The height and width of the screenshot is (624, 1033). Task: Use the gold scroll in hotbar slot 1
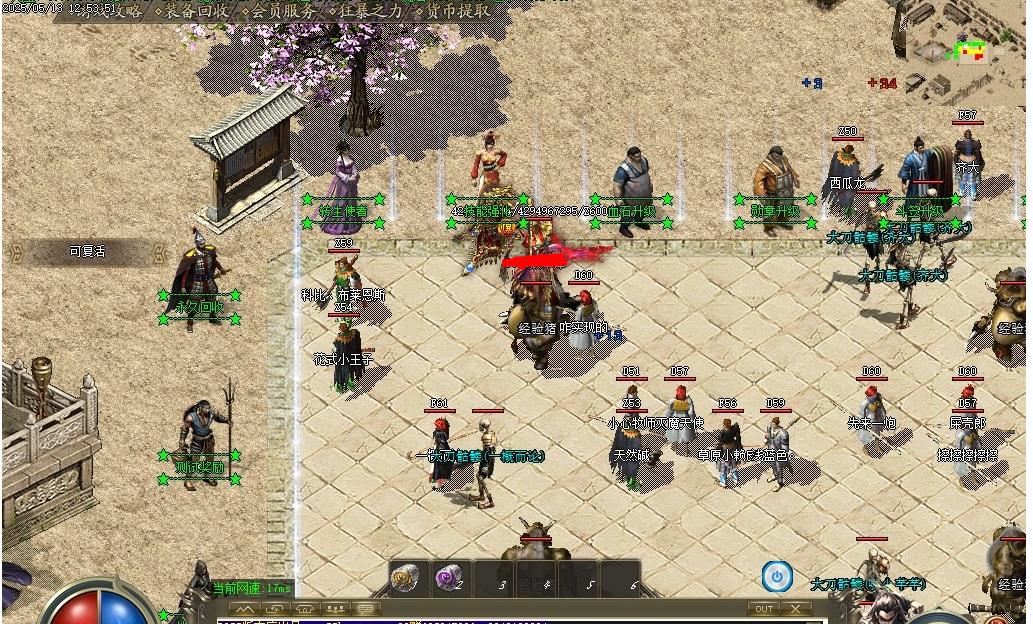click(405, 578)
